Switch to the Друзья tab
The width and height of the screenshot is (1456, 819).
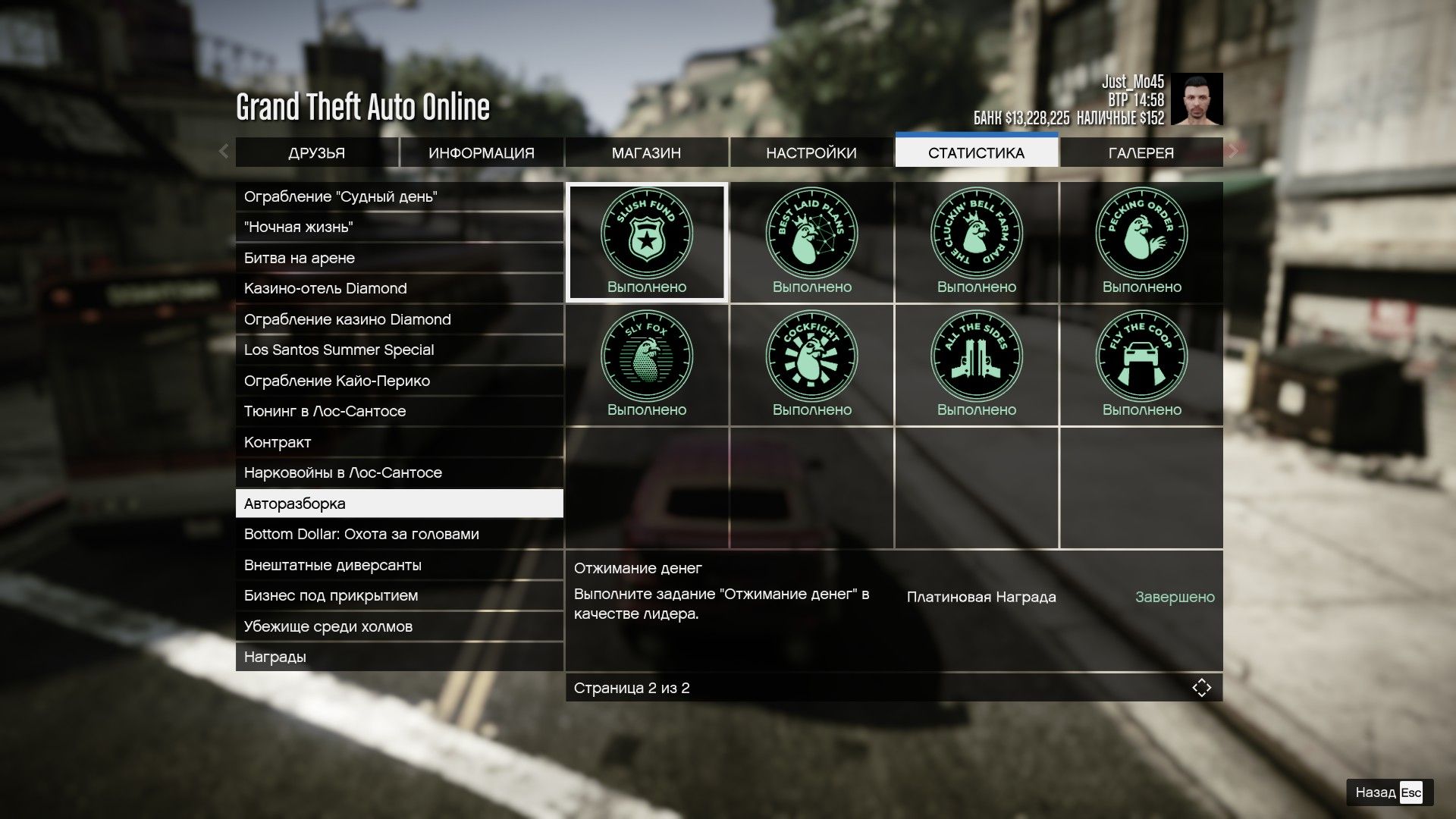[x=316, y=153]
